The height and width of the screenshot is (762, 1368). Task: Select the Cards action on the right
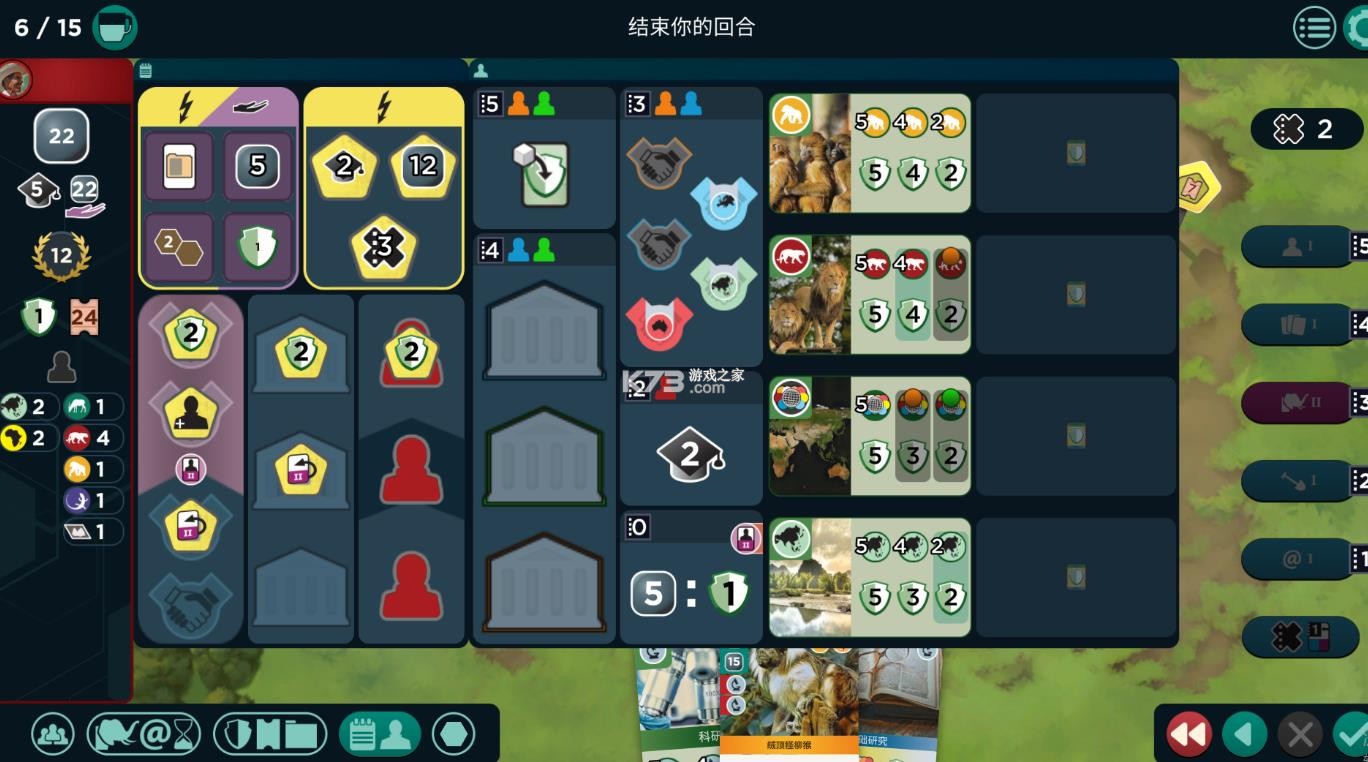1297,322
